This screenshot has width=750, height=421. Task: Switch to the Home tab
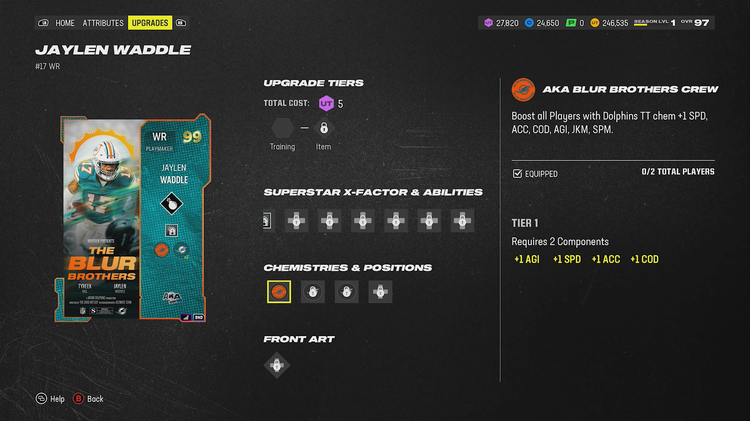point(65,22)
